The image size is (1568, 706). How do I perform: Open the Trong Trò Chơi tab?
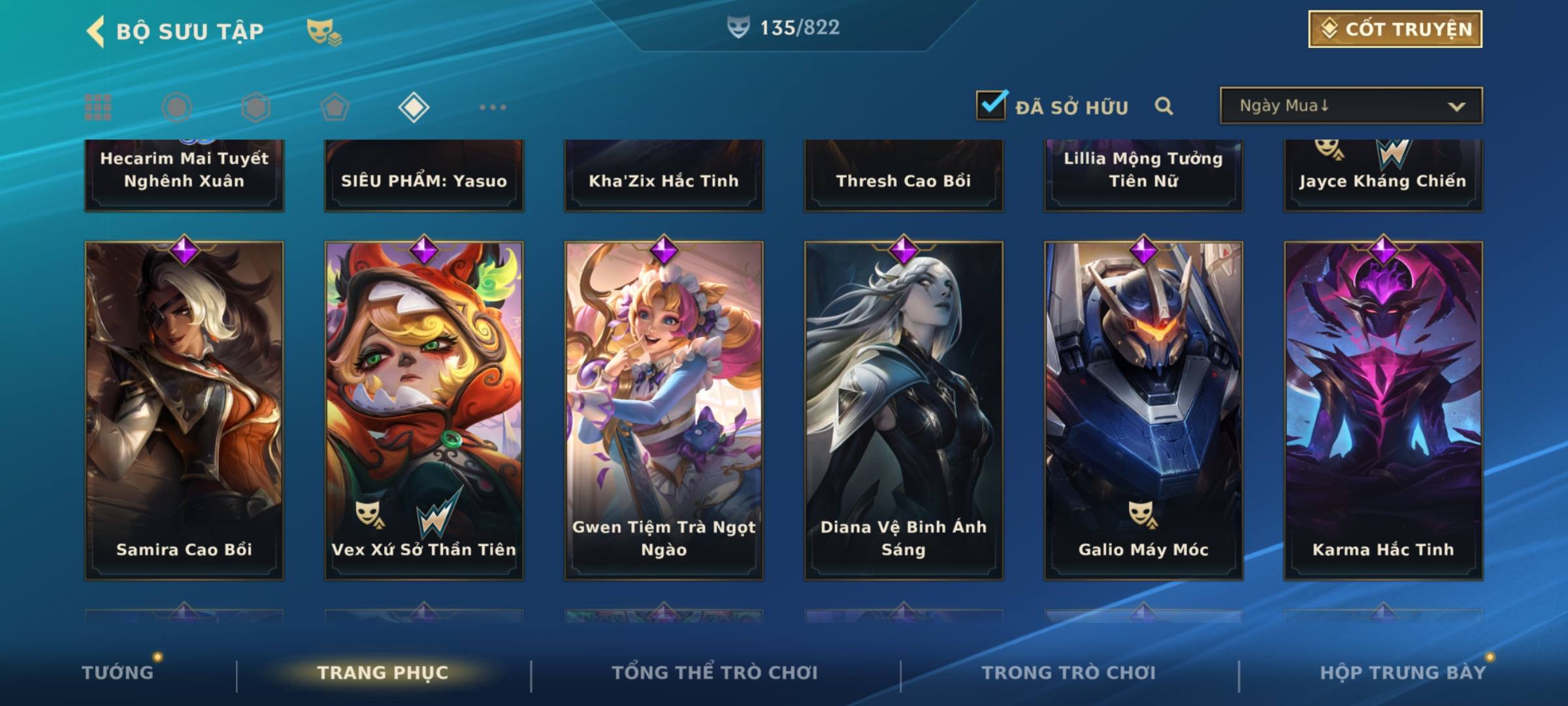pos(1069,673)
